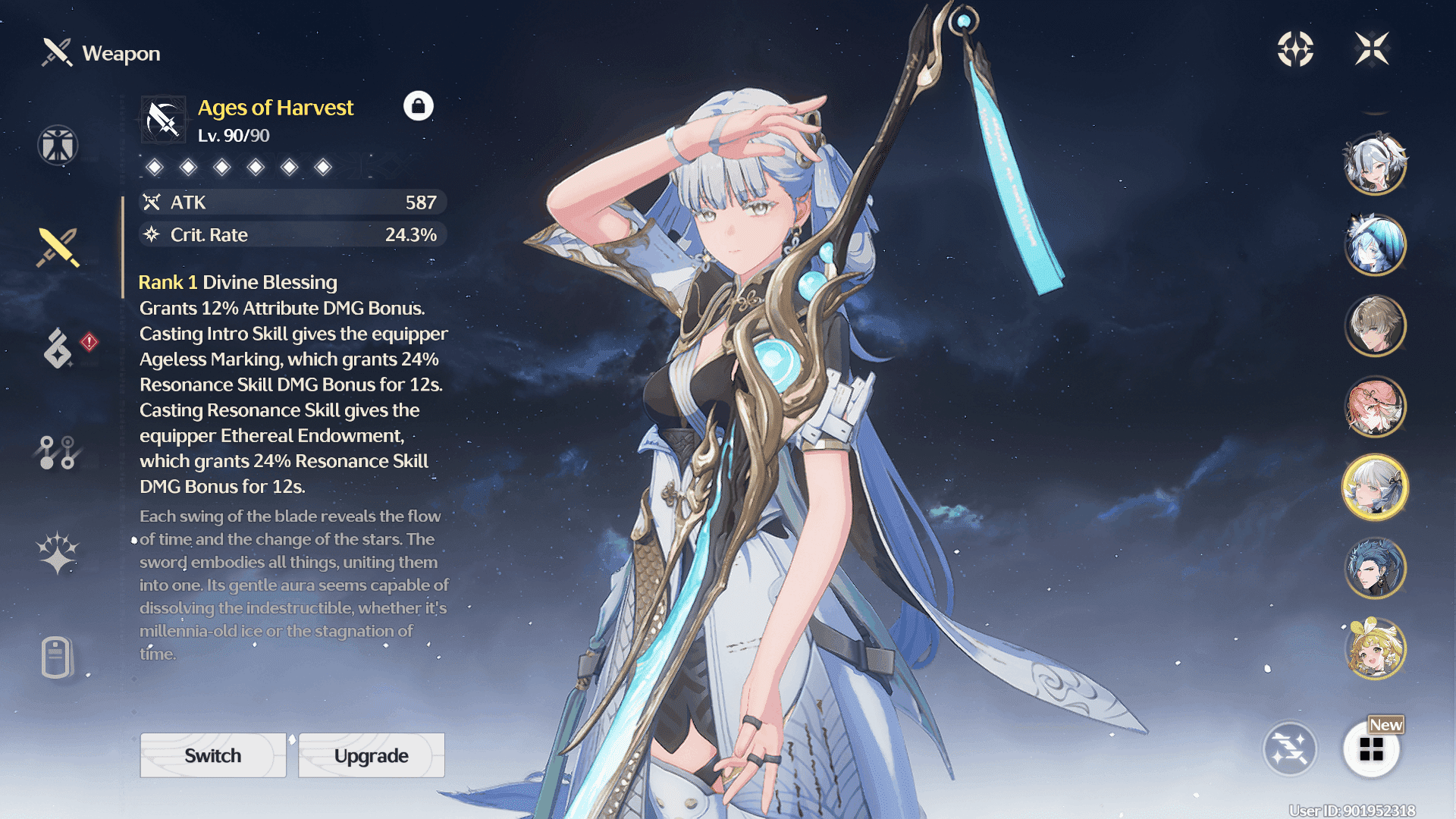This screenshot has width=1456, height=819.
Task: Choose the blue-haired character portrait
Action: click(1375, 244)
